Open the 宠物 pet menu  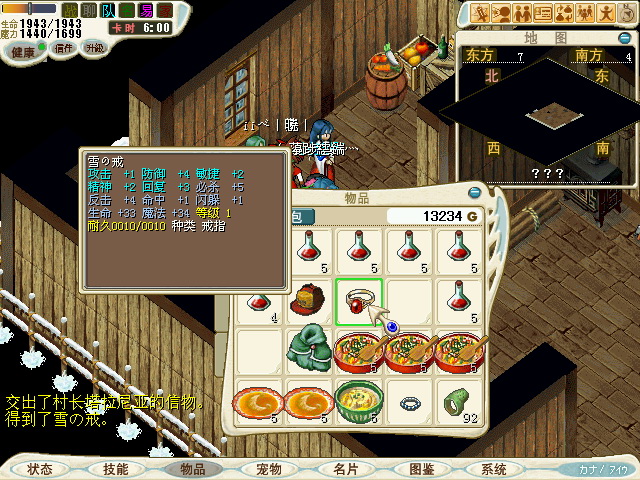pos(269,468)
